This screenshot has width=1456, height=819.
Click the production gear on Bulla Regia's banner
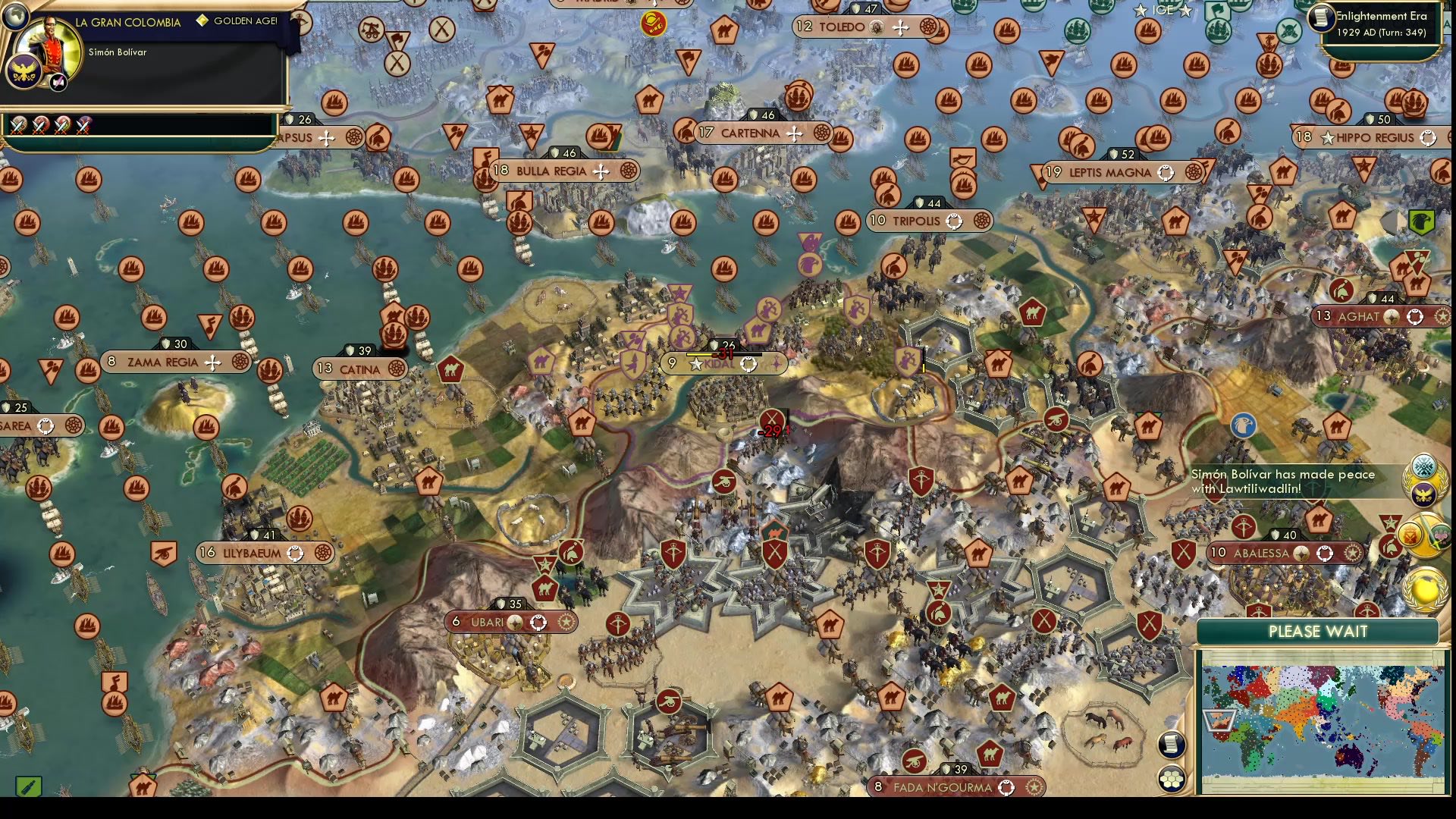click(629, 171)
